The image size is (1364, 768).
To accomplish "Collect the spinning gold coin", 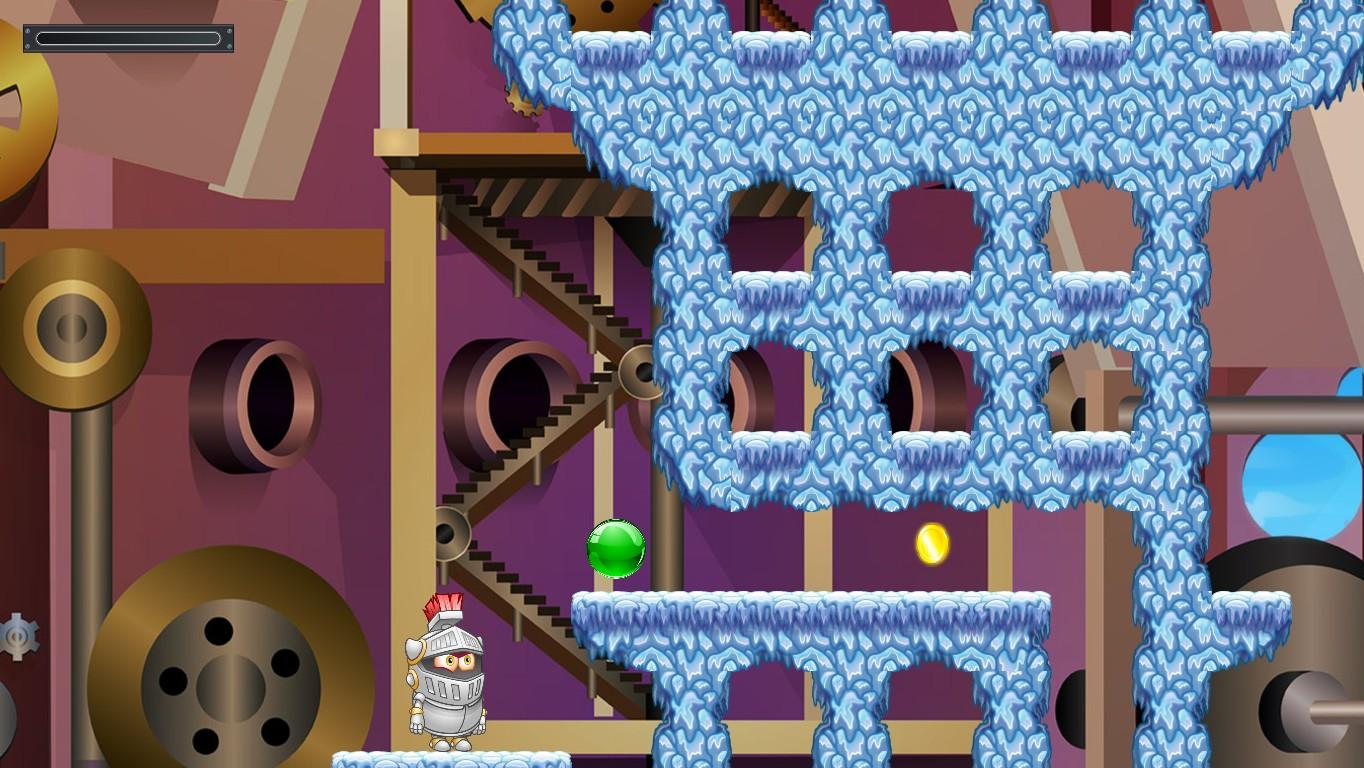I will pos(930,545).
